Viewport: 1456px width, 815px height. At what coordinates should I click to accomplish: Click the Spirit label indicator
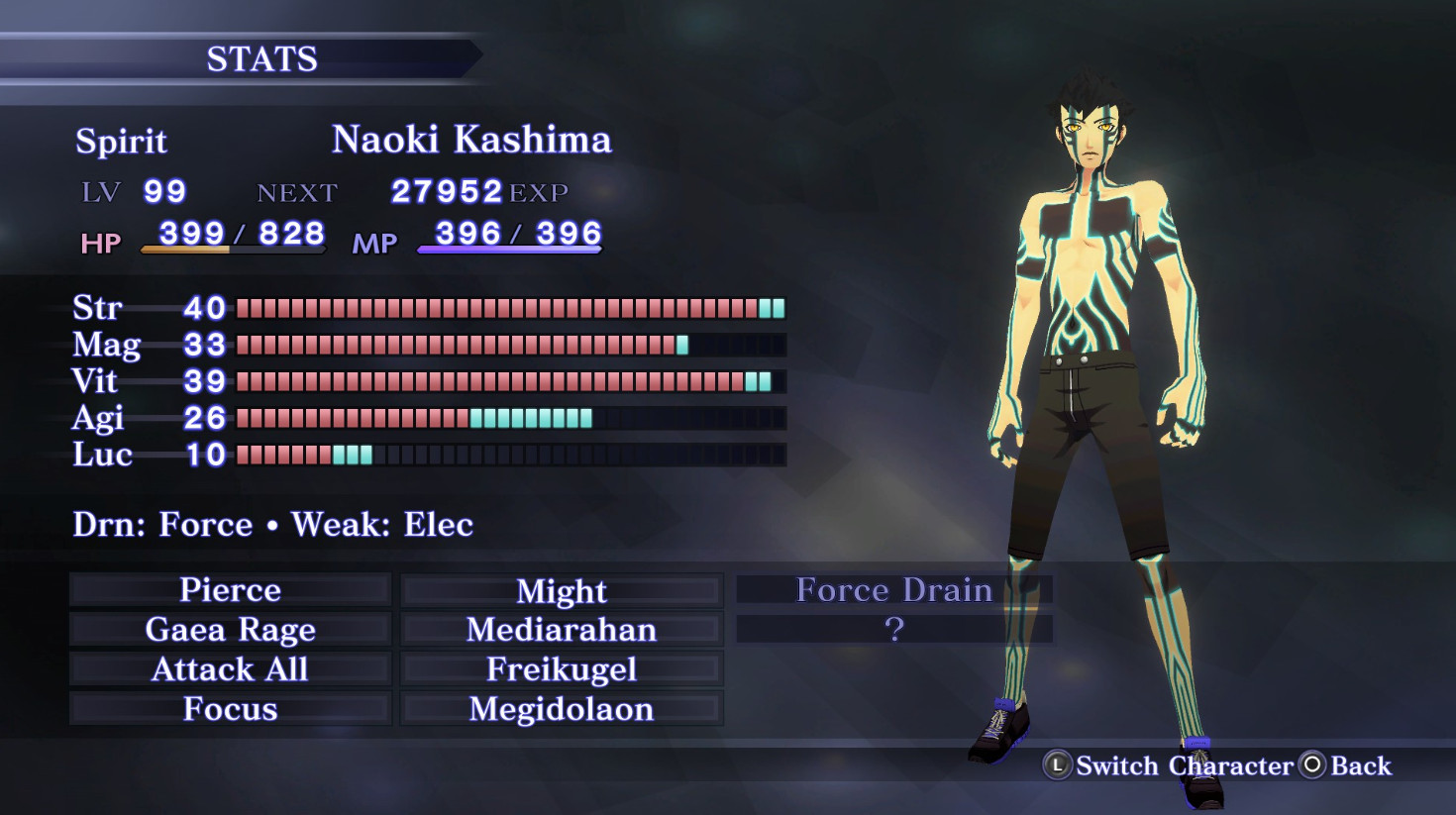click(x=121, y=142)
